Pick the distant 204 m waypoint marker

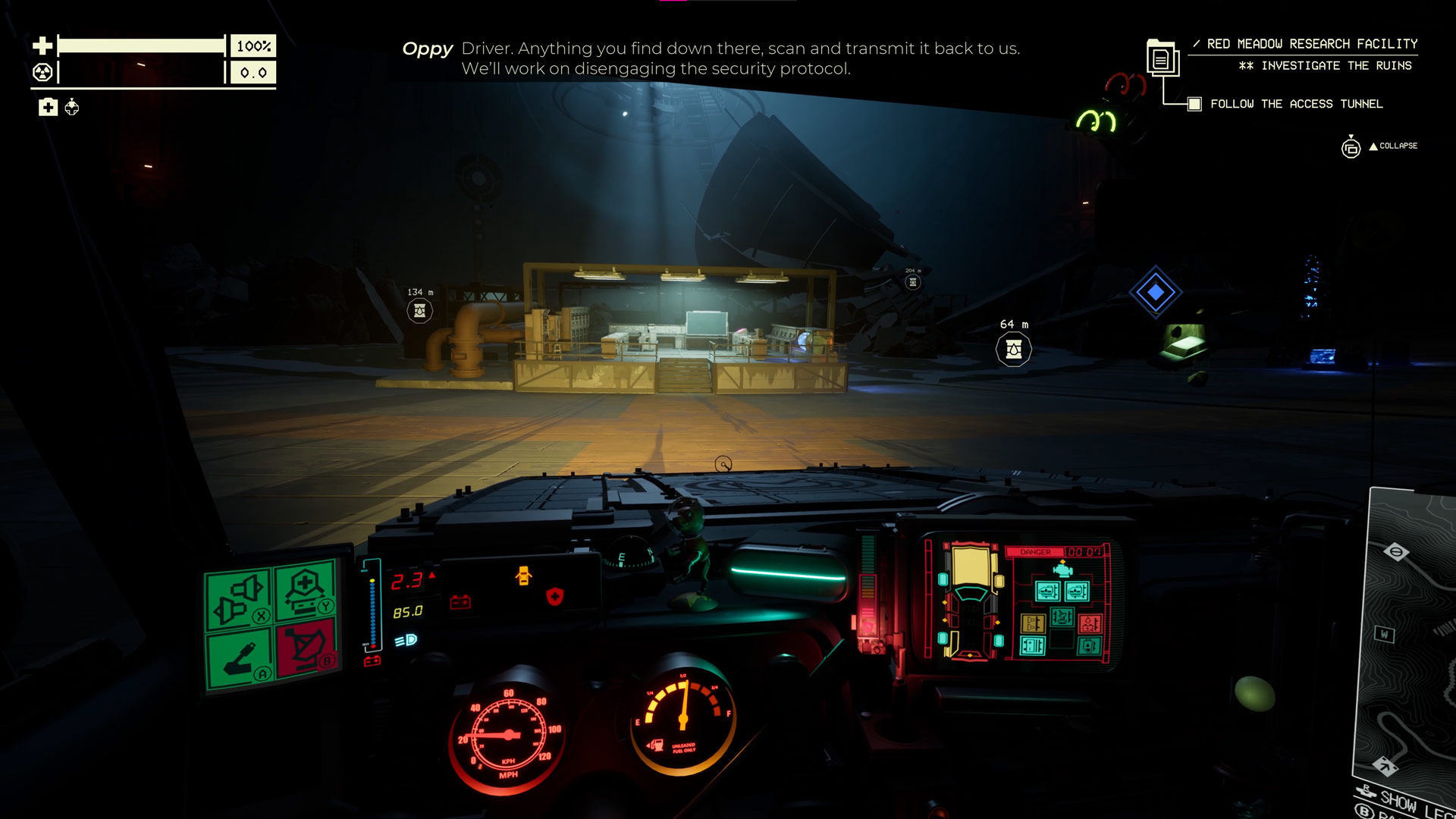[x=913, y=282]
